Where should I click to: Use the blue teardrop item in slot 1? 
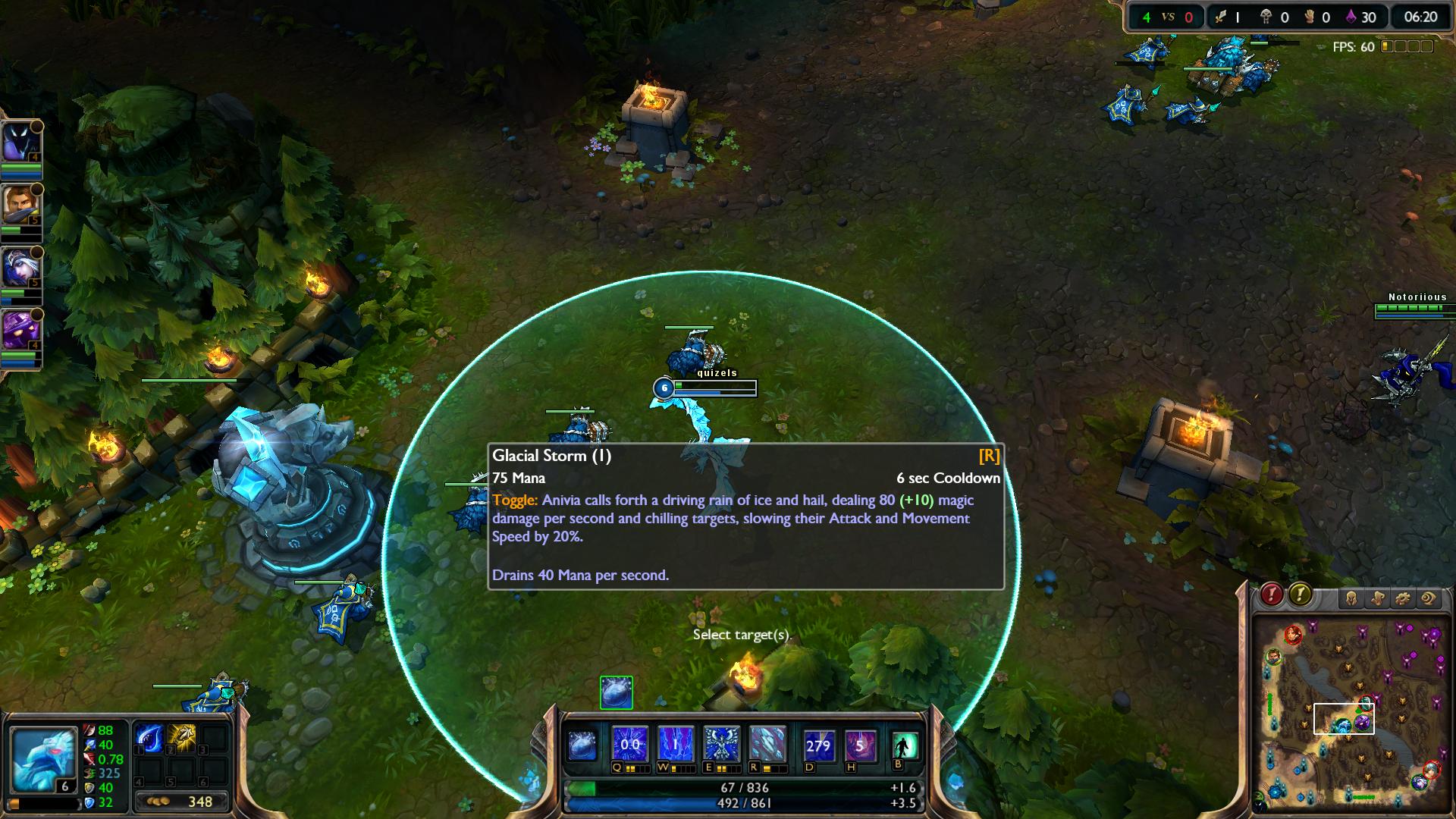tap(149, 738)
